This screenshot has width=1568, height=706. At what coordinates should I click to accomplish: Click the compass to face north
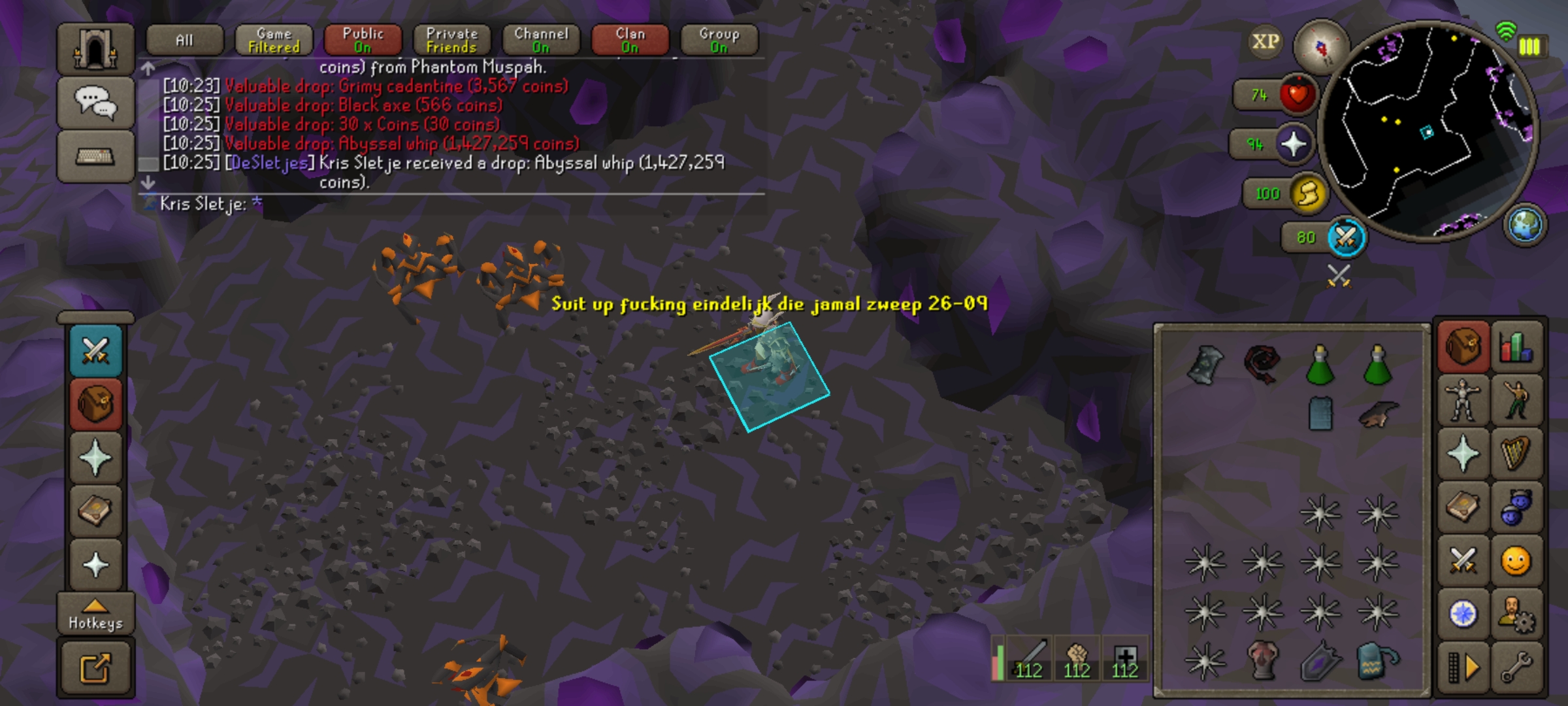pyautogui.click(x=1321, y=47)
